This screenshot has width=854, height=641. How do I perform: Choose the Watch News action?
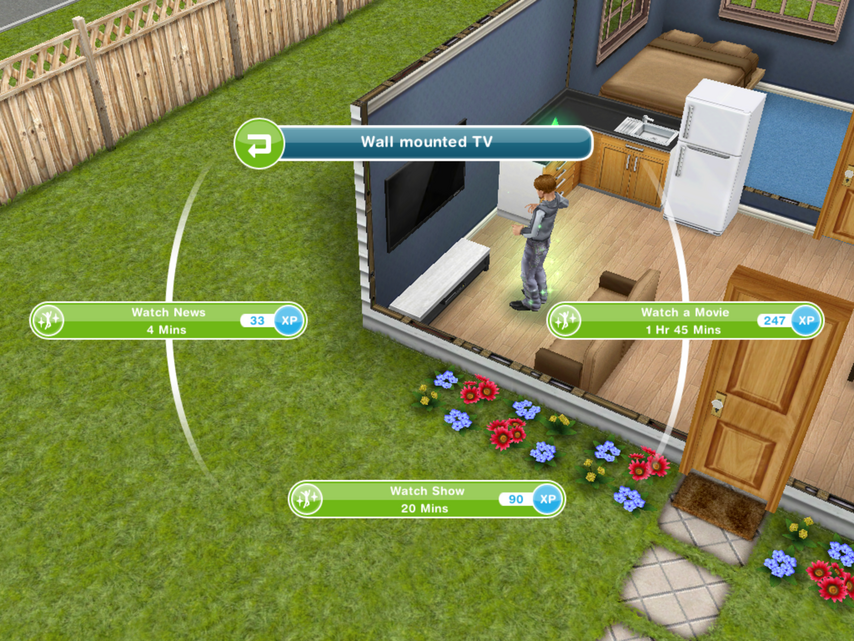tap(167, 320)
